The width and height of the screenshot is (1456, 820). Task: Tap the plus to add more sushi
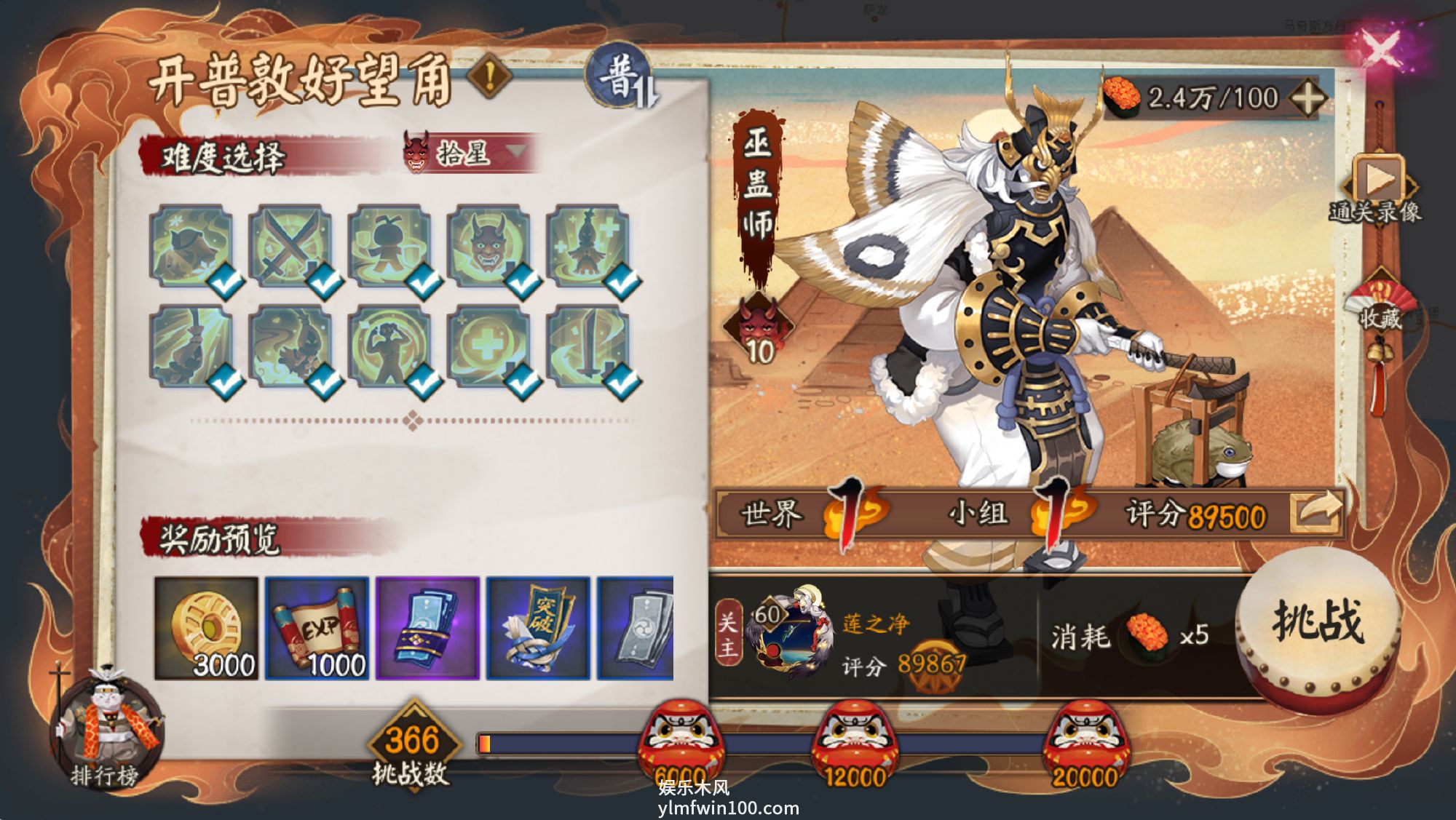tap(1307, 97)
